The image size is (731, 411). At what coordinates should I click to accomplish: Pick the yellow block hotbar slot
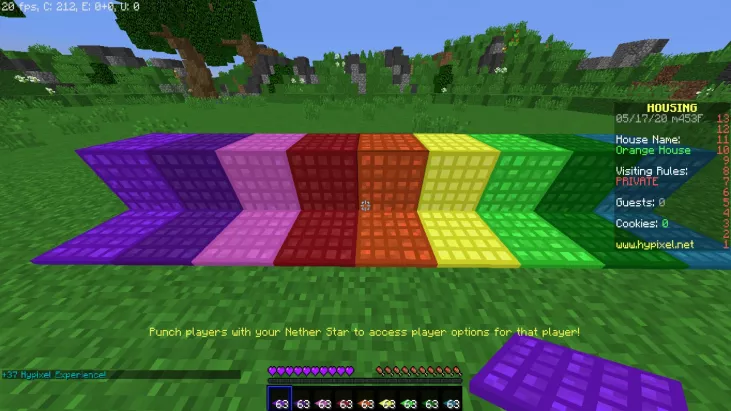click(x=388, y=400)
